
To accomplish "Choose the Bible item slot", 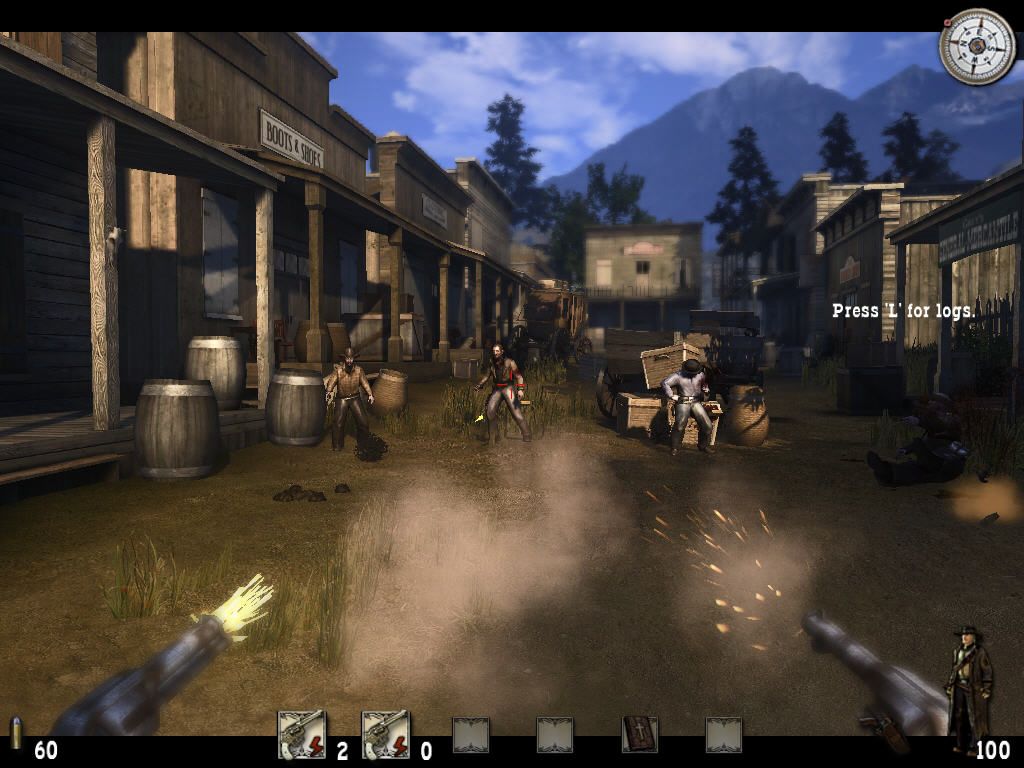I will coord(639,735).
